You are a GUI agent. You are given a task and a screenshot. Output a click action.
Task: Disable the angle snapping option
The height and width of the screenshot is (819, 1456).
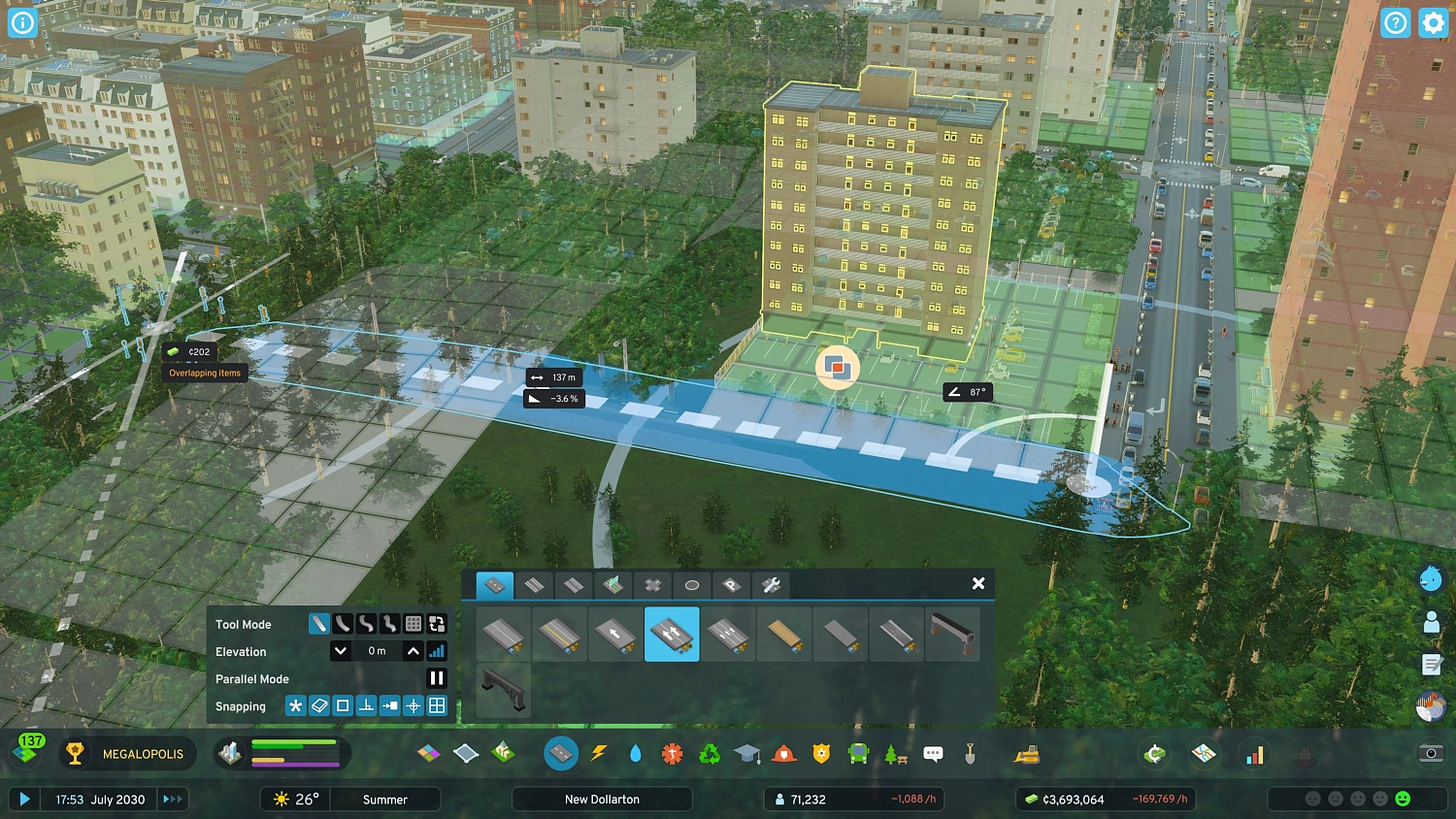click(x=367, y=705)
